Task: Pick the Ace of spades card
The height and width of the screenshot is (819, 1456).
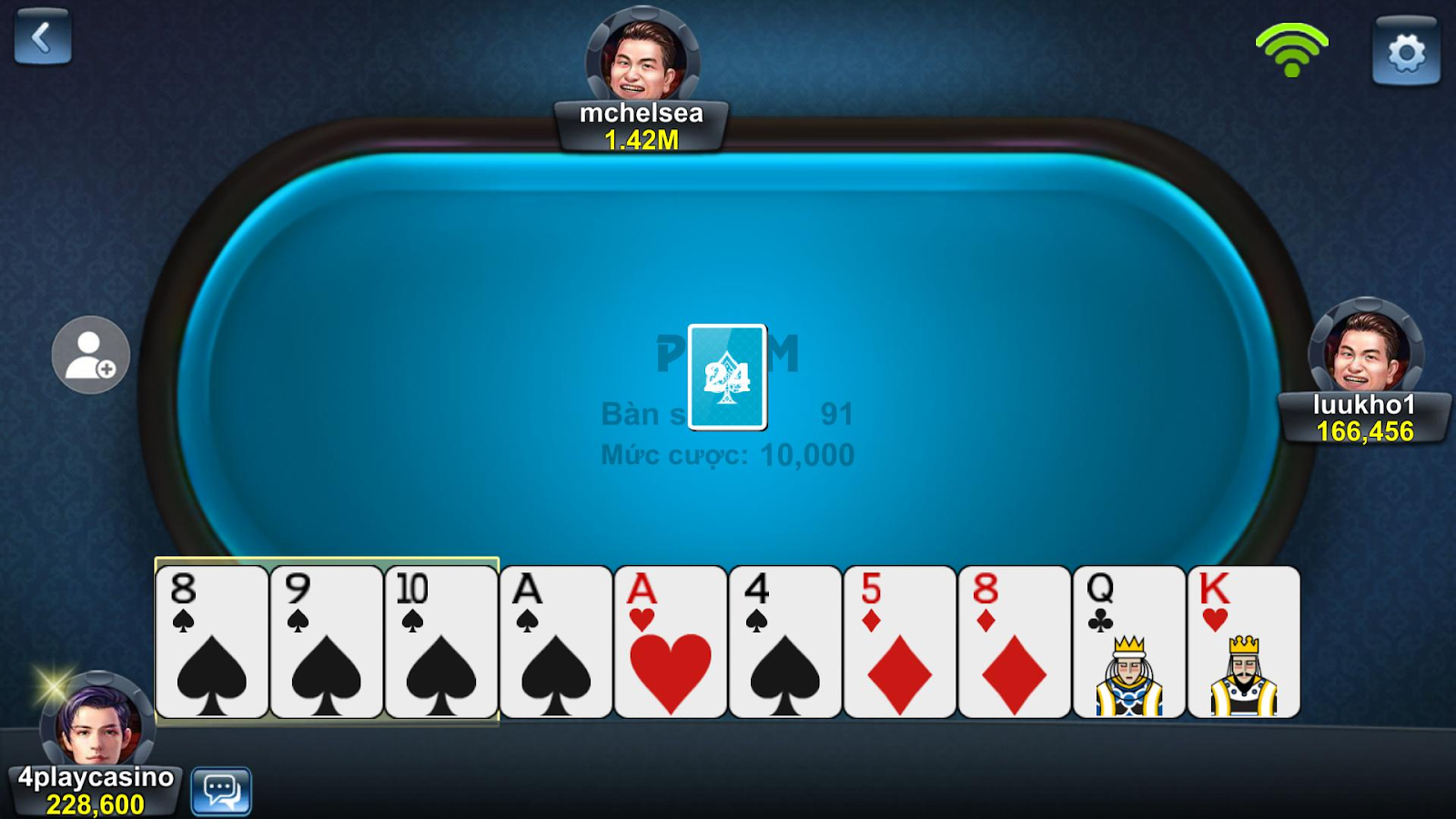Action: click(556, 642)
